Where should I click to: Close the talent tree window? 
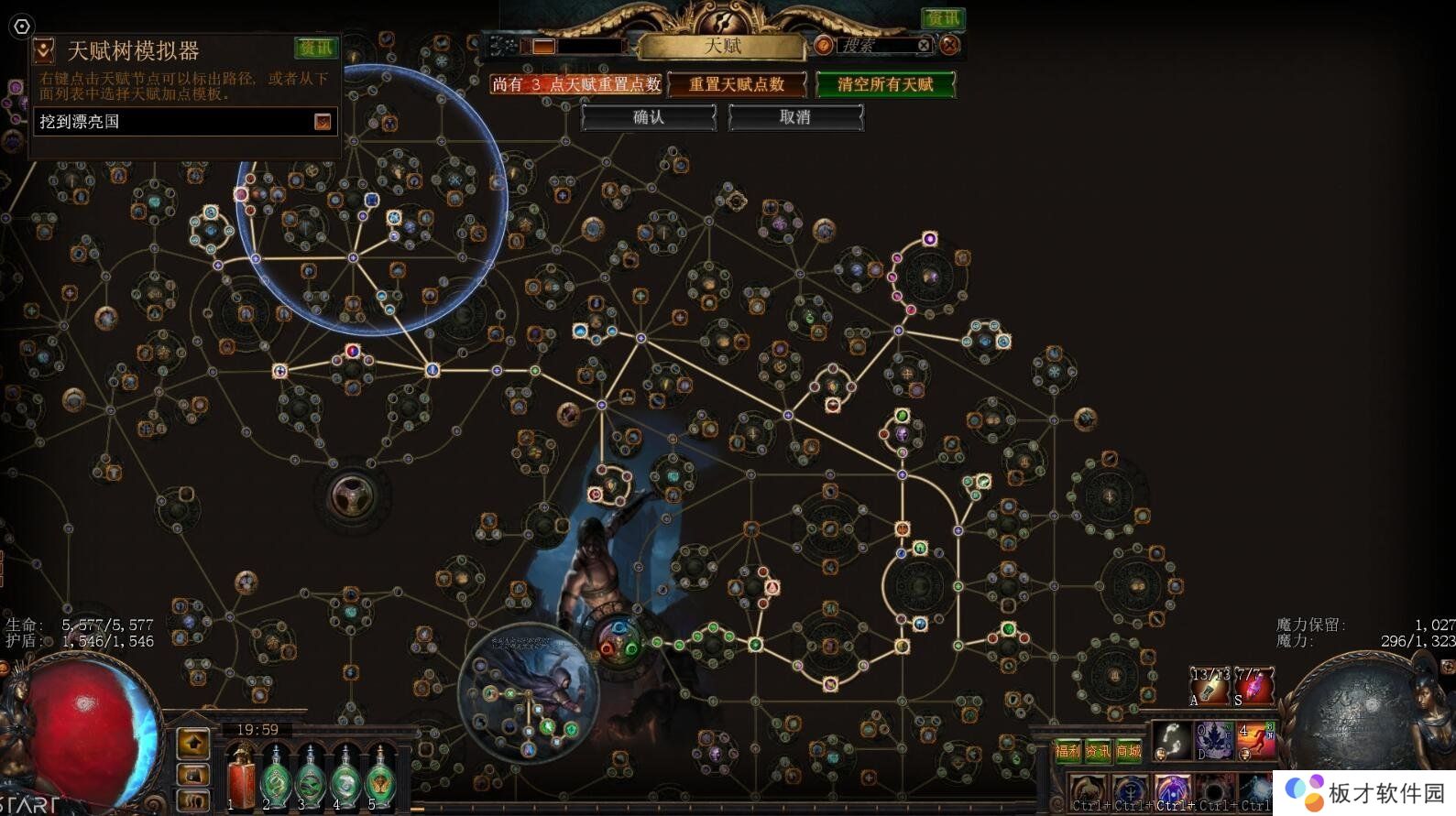[x=951, y=45]
